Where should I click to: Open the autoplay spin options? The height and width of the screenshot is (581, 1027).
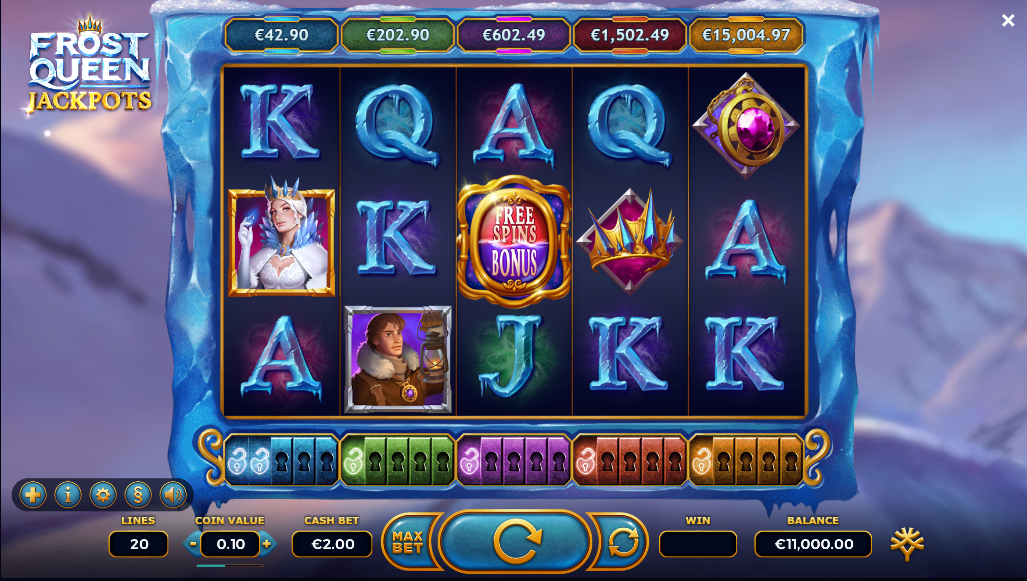(622, 542)
